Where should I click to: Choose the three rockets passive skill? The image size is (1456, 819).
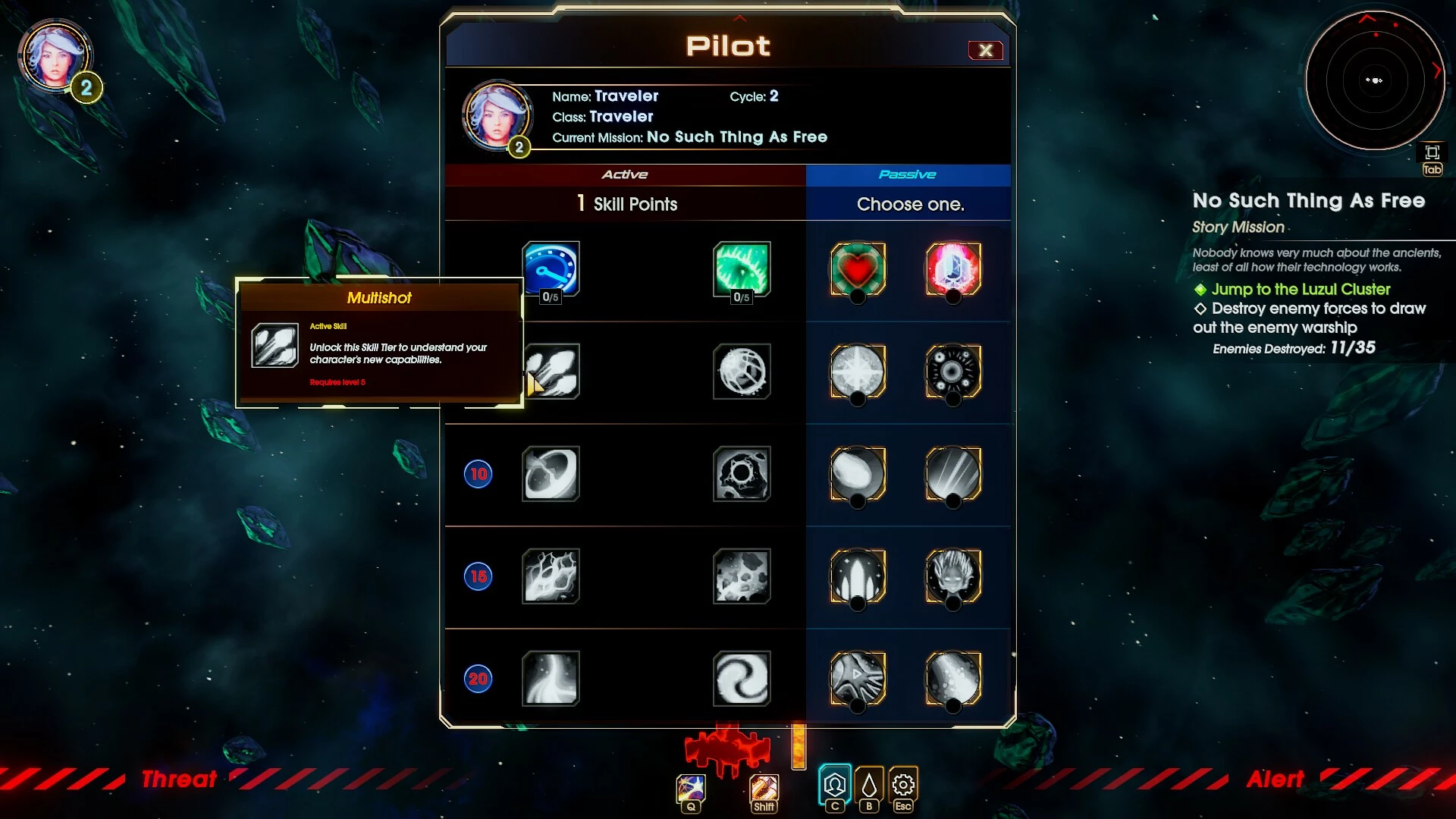(858, 576)
